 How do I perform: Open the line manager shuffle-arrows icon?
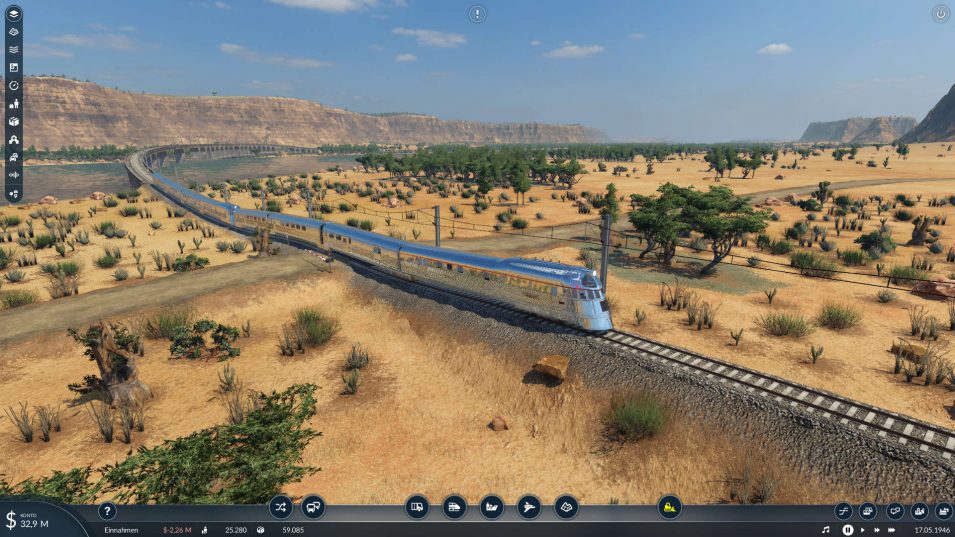click(x=281, y=507)
